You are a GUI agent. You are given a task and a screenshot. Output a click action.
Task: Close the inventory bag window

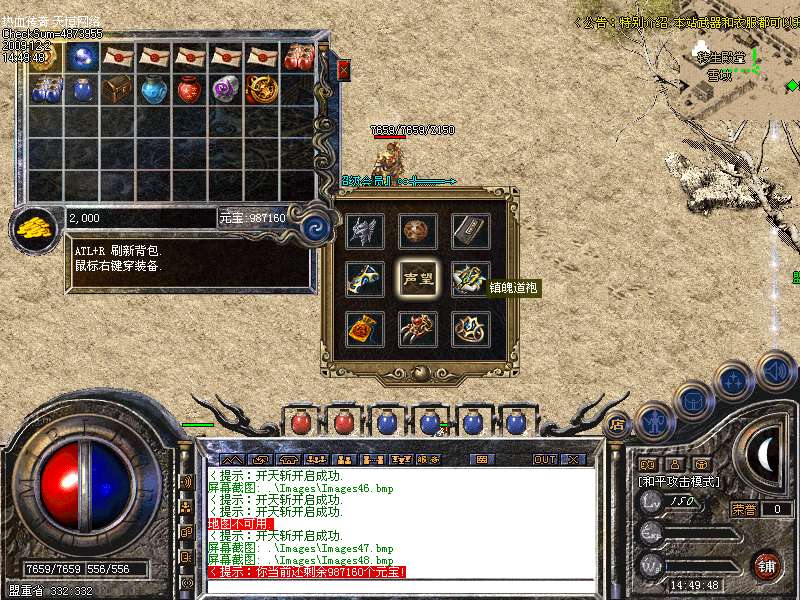[x=343, y=69]
